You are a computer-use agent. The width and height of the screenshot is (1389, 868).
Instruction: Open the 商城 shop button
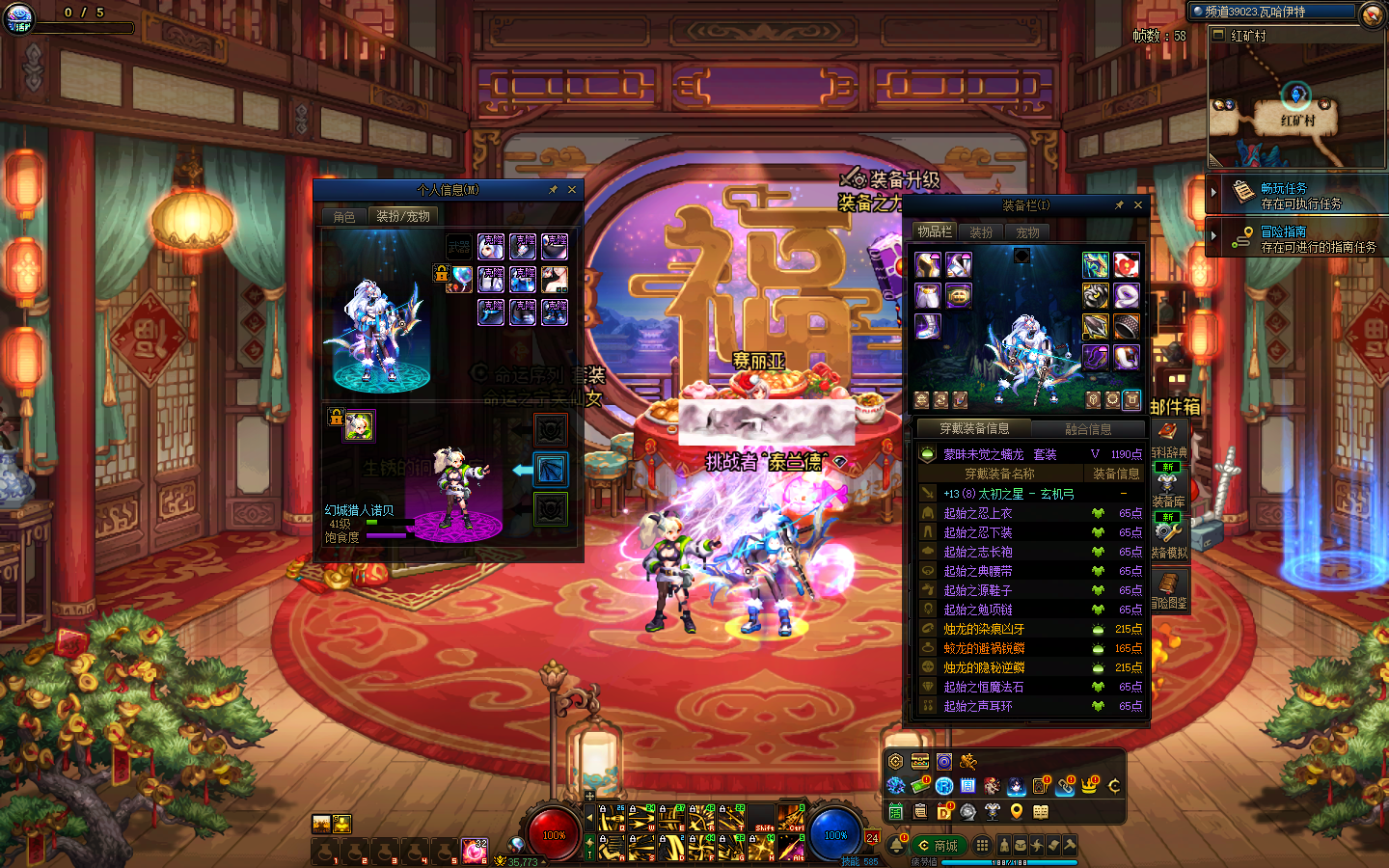(938, 846)
